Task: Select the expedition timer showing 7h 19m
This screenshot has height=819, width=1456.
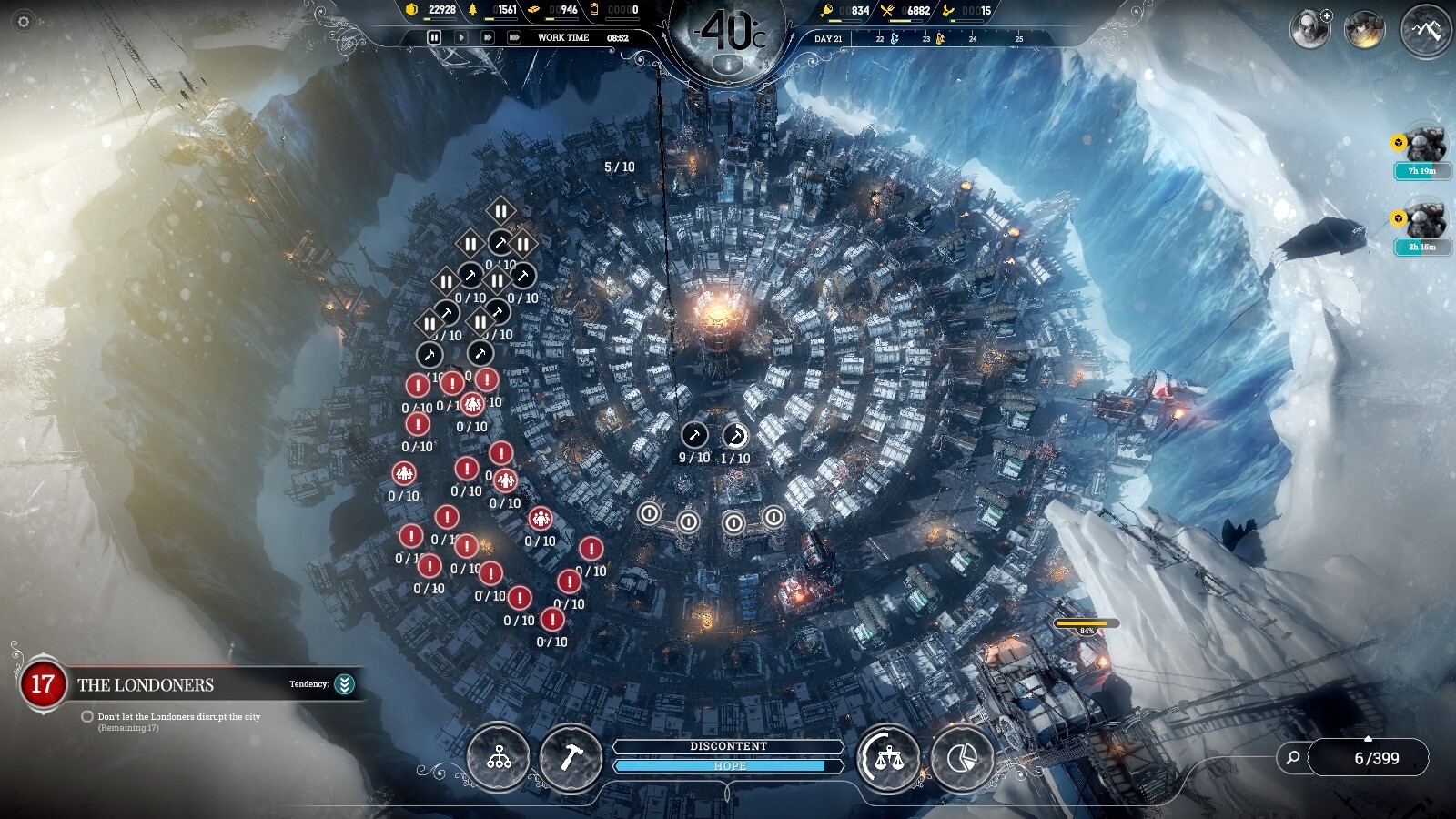Action: click(x=1422, y=170)
